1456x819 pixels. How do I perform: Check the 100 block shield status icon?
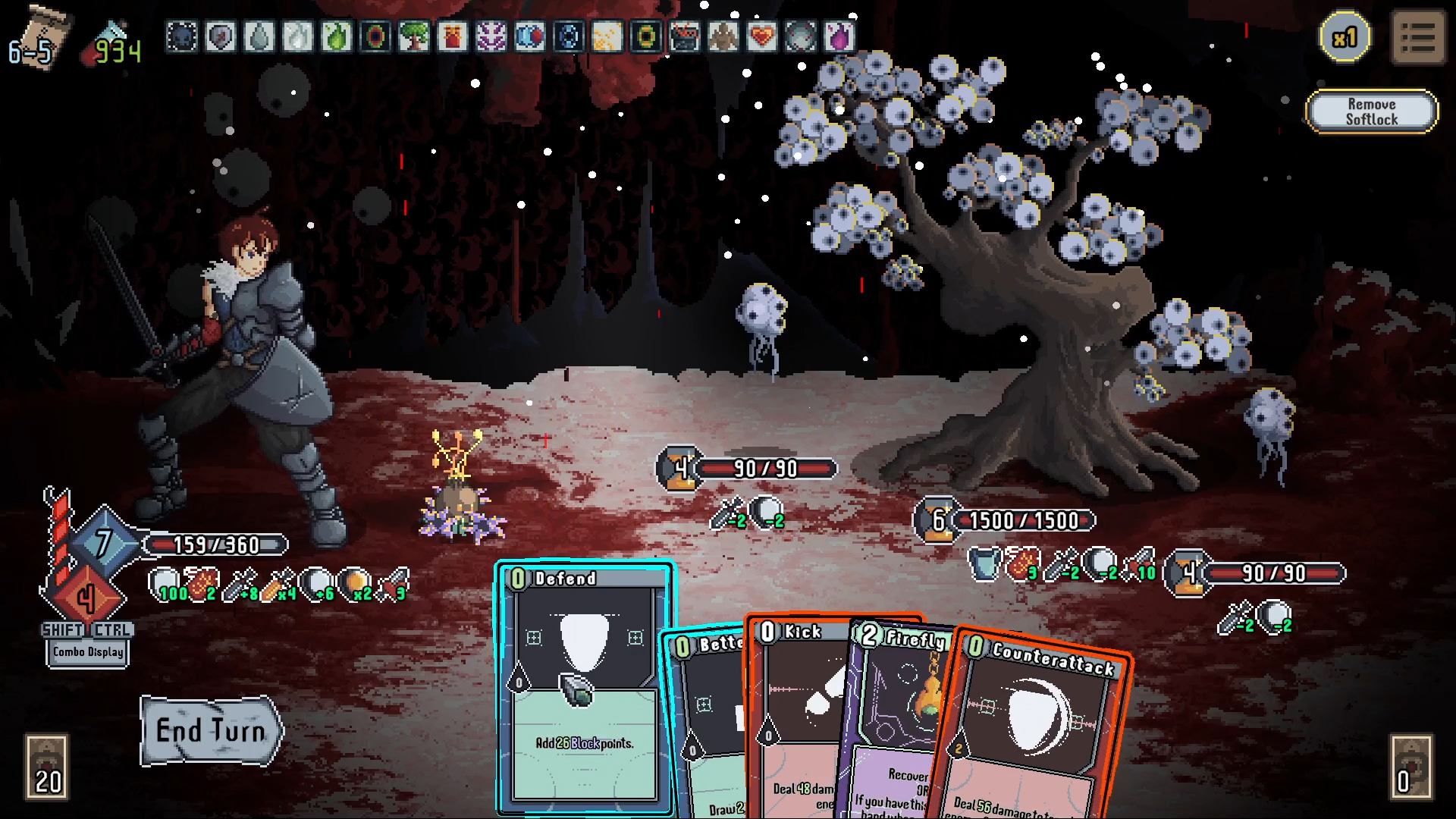coord(165,585)
